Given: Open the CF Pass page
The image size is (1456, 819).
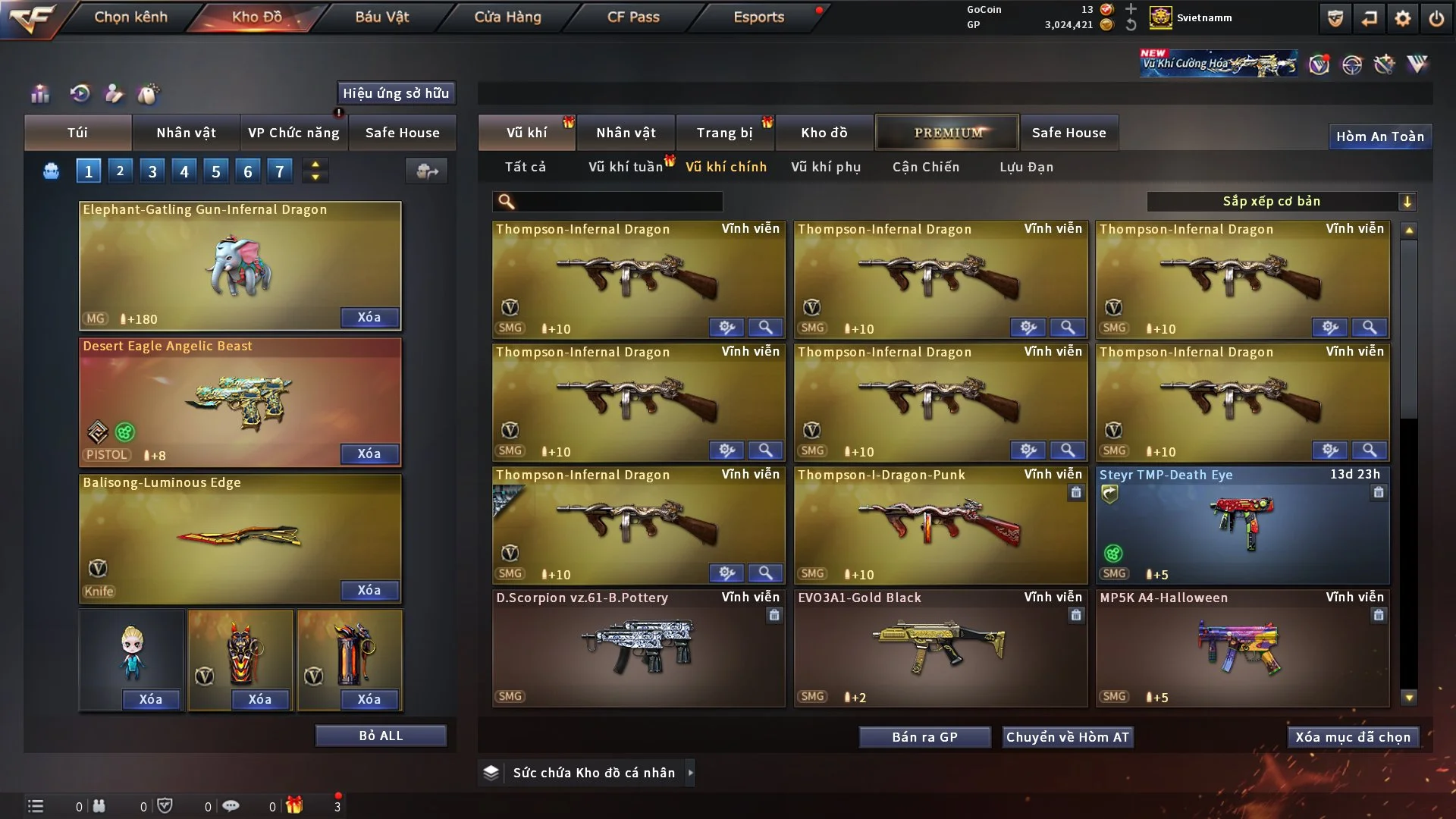Looking at the screenshot, I should click(633, 17).
